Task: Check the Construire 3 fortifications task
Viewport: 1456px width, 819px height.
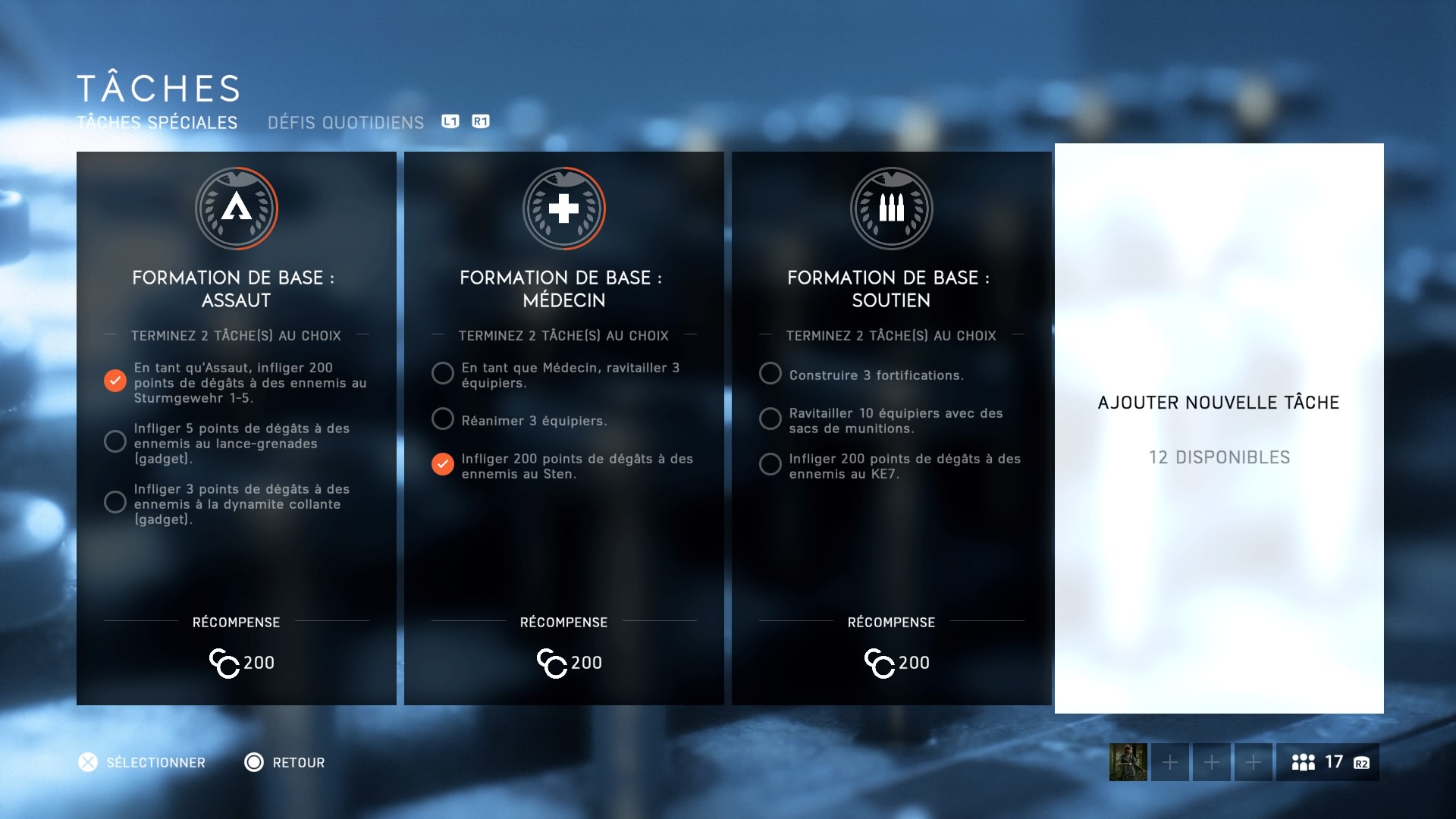Action: click(x=770, y=373)
